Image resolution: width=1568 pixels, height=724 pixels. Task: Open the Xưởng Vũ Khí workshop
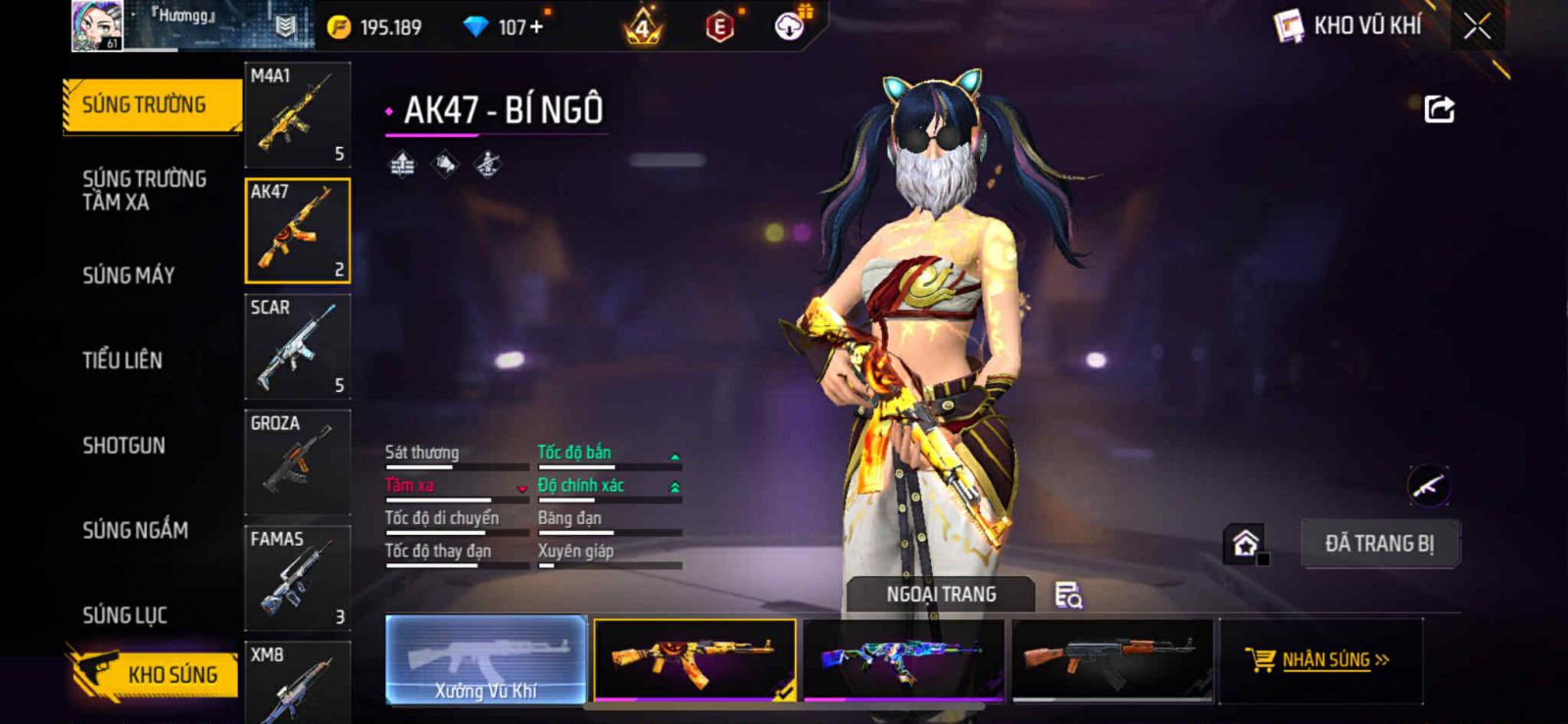pyautogui.click(x=486, y=659)
